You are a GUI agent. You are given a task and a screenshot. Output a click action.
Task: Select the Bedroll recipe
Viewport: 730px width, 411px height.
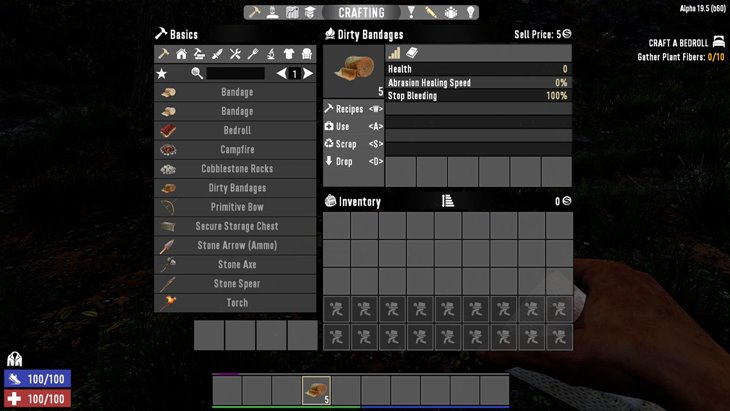point(236,131)
